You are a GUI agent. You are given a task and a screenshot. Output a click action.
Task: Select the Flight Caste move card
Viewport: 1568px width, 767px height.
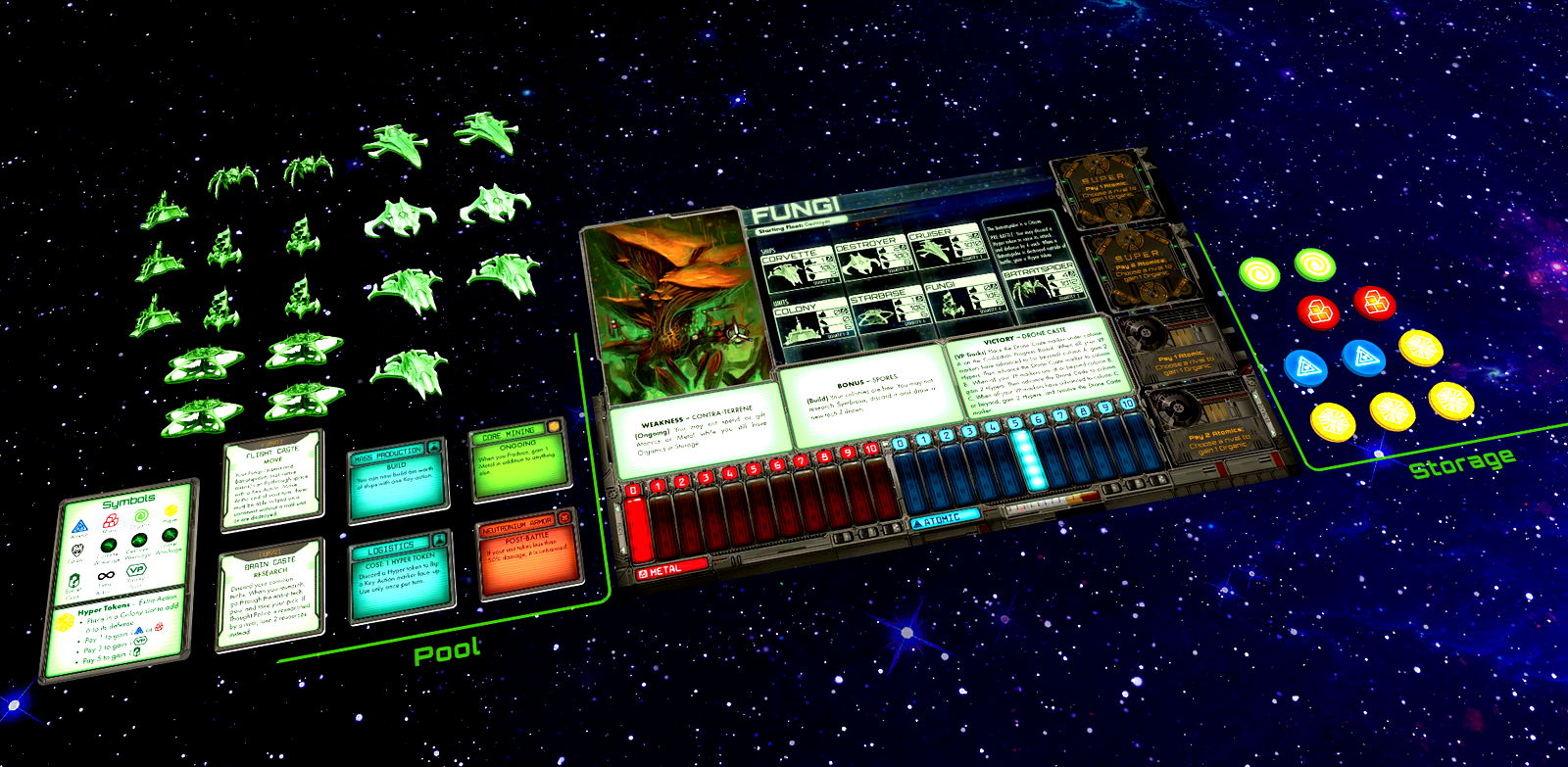pos(259,484)
